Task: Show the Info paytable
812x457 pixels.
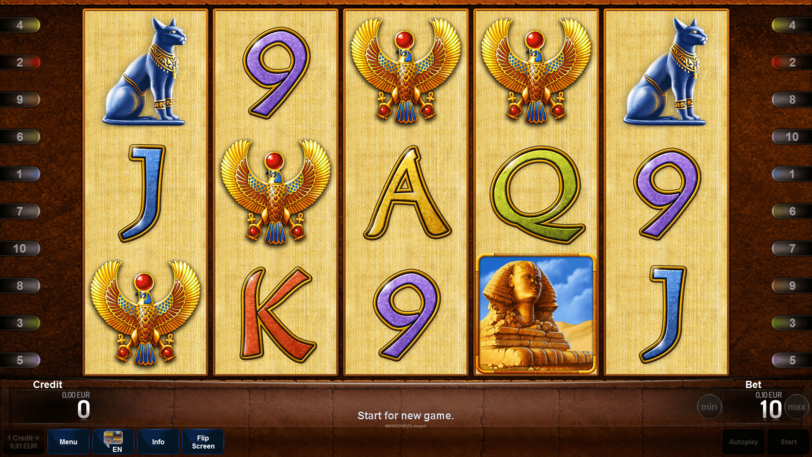Action: 158,441
